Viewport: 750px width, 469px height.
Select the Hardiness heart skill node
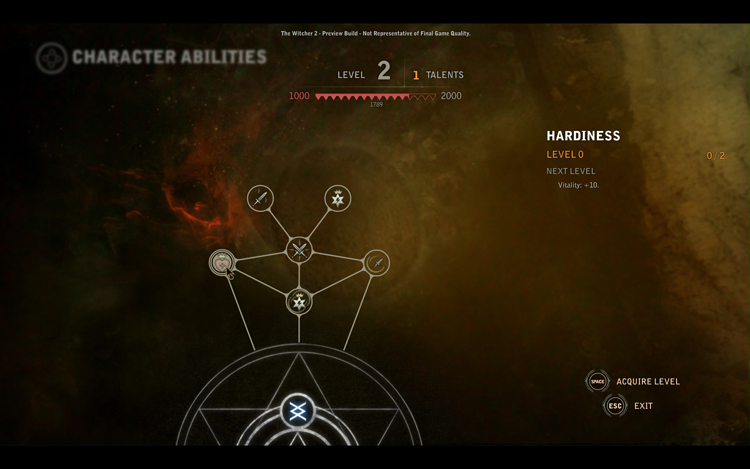221,262
